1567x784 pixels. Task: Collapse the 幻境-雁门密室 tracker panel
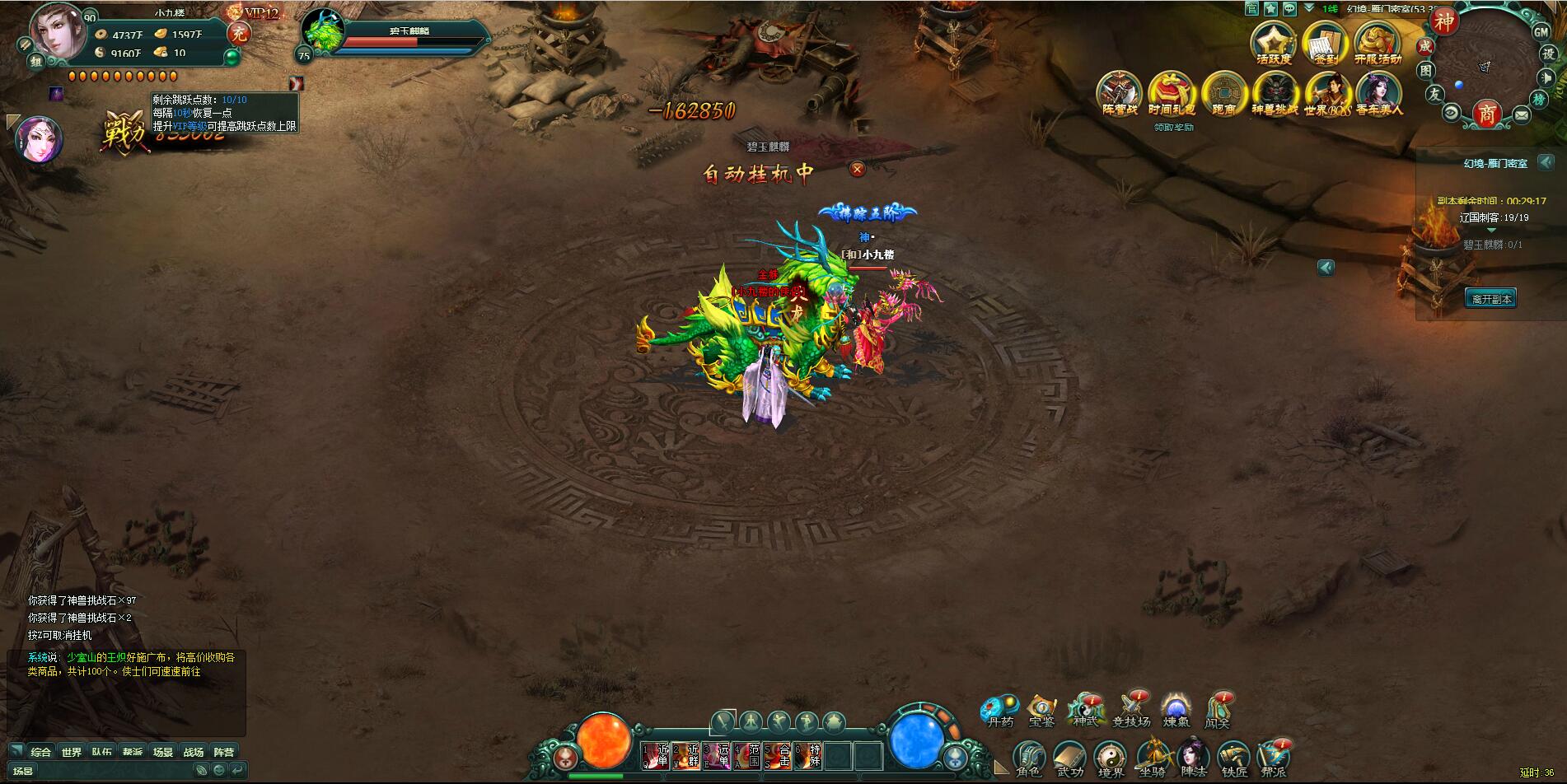tap(1546, 162)
